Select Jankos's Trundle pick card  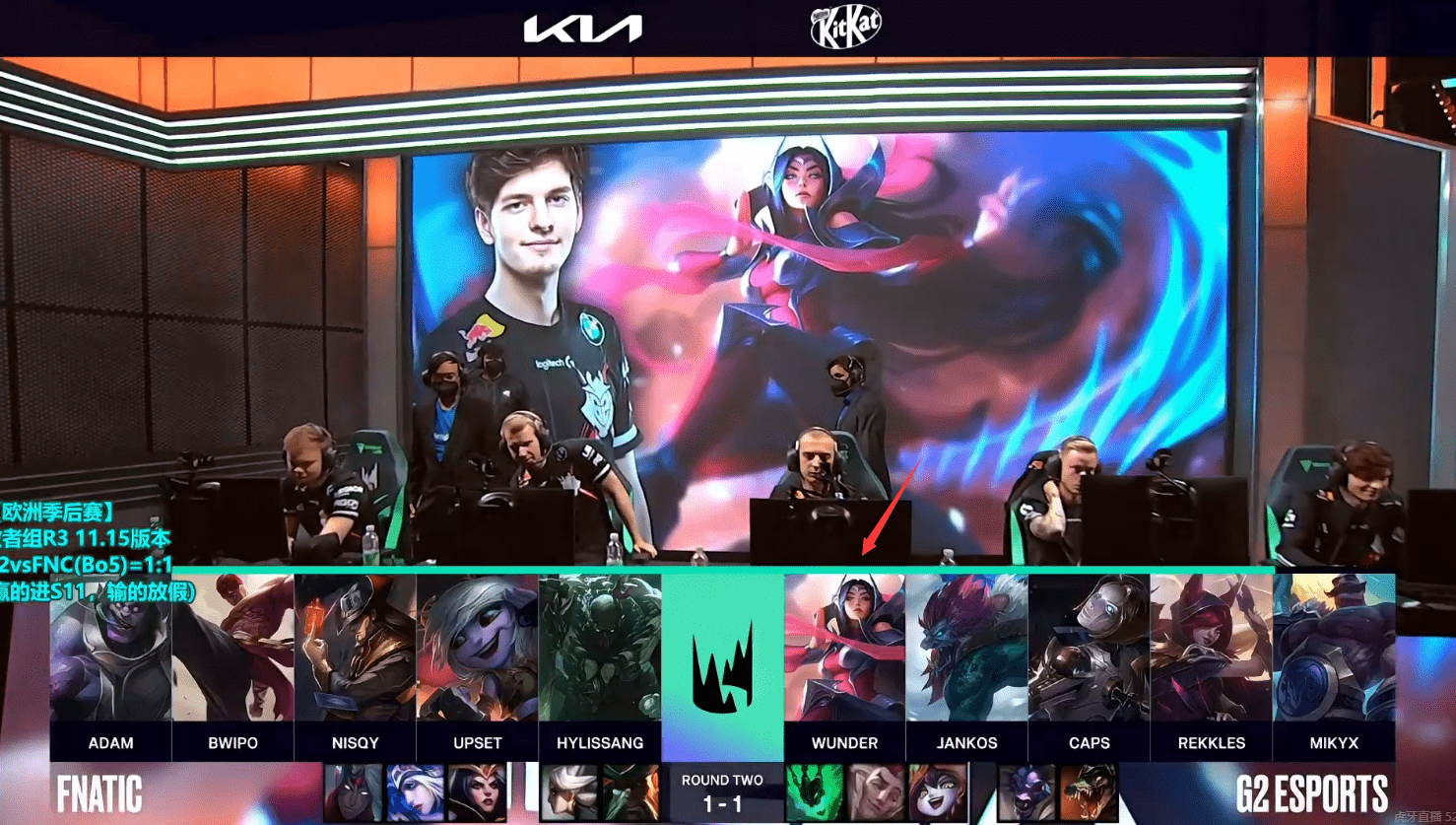pyautogui.click(x=966, y=649)
